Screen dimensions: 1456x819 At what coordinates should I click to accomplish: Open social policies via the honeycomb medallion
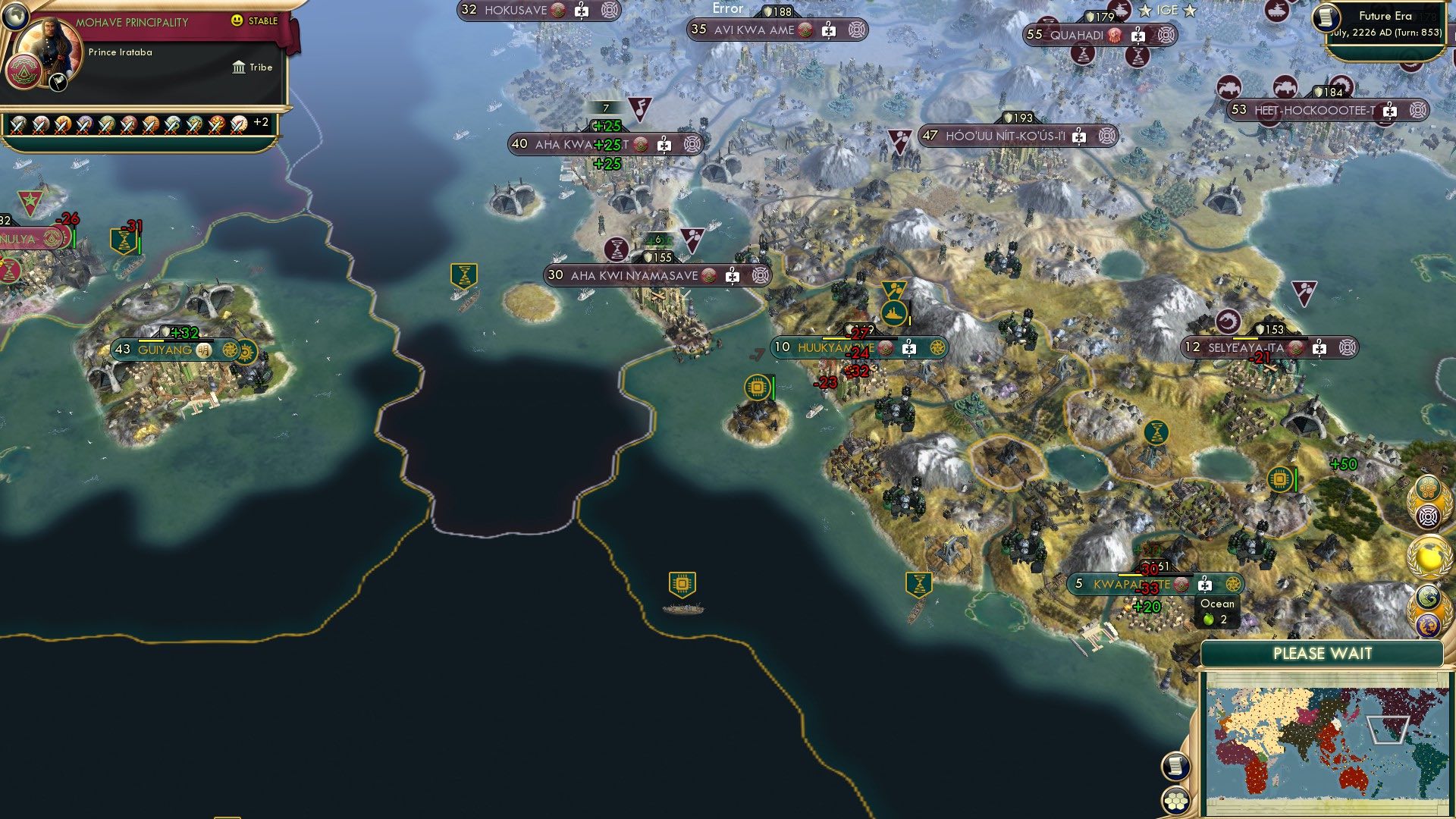(x=1427, y=487)
